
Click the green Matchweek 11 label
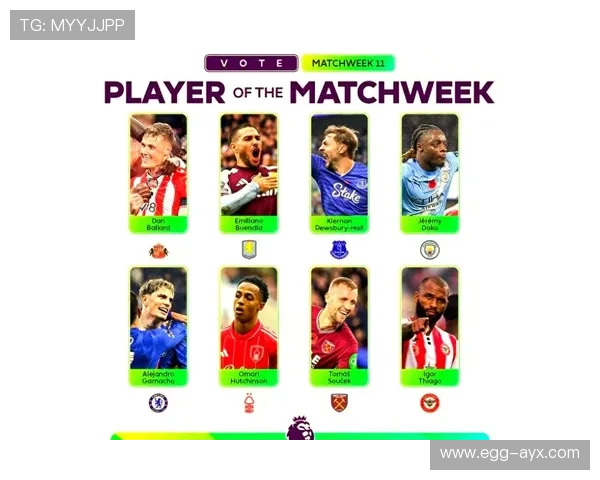(347, 62)
